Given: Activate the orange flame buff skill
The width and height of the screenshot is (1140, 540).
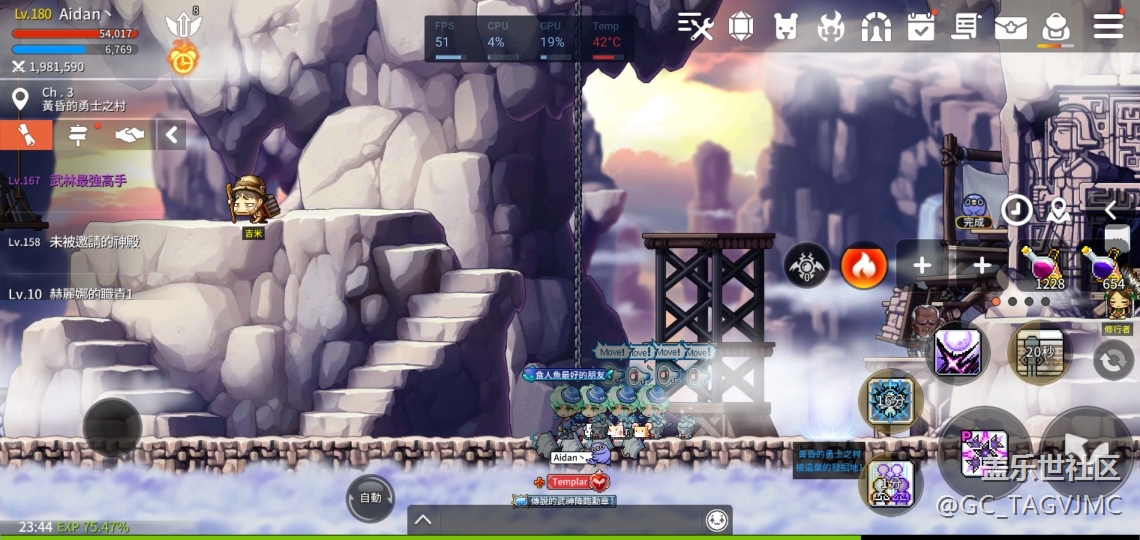Looking at the screenshot, I should tap(863, 266).
